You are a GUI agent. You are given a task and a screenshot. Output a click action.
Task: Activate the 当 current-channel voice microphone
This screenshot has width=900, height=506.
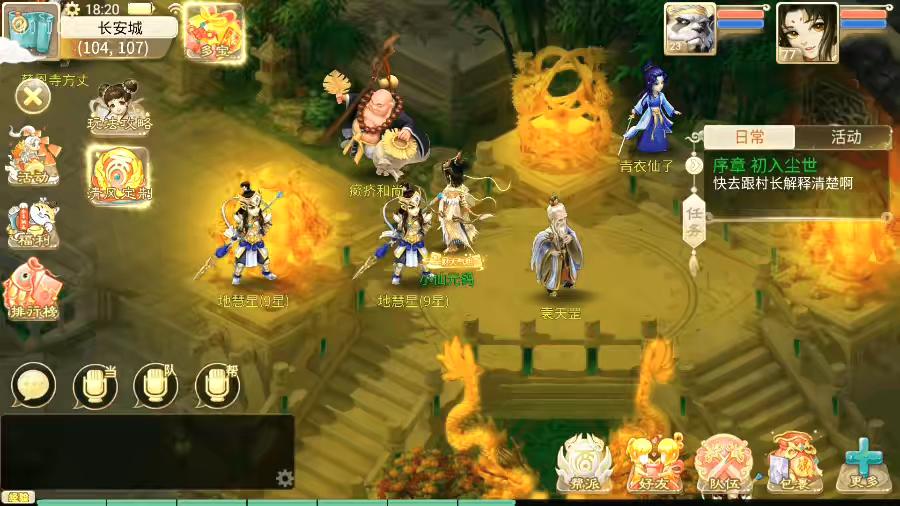(95, 385)
